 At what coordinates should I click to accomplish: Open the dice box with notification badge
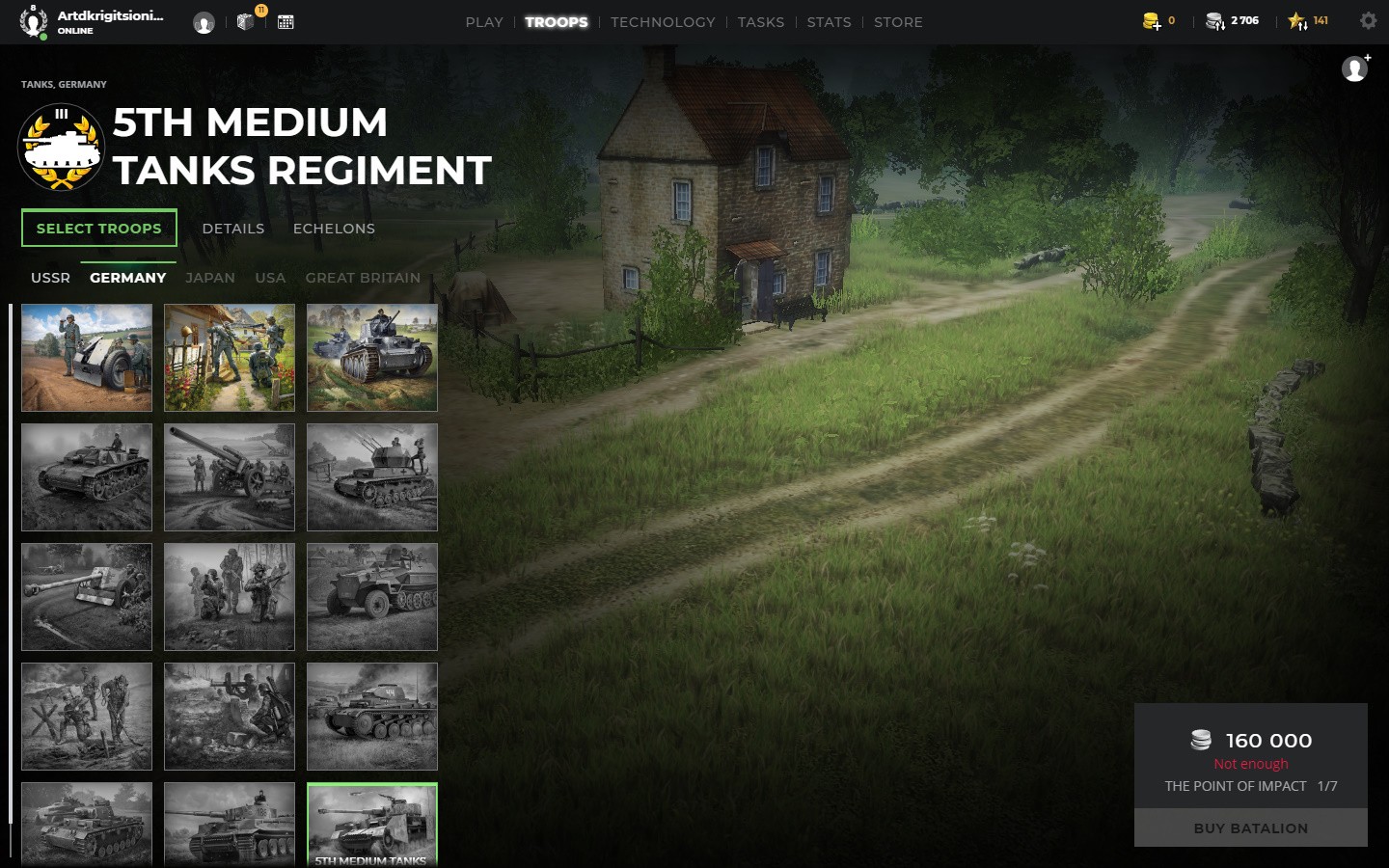[x=246, y=20]
